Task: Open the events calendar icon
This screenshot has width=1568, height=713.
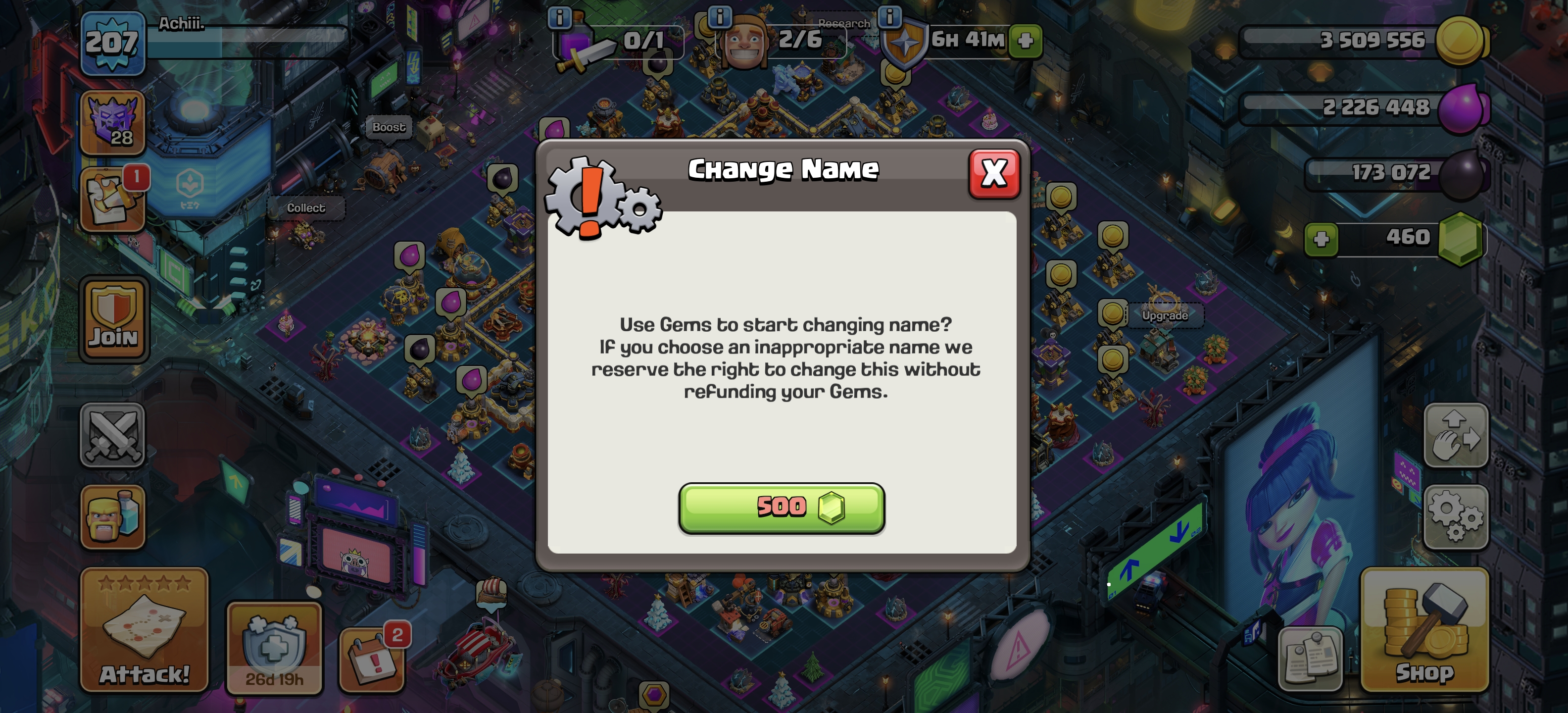Action: point(372,660)
